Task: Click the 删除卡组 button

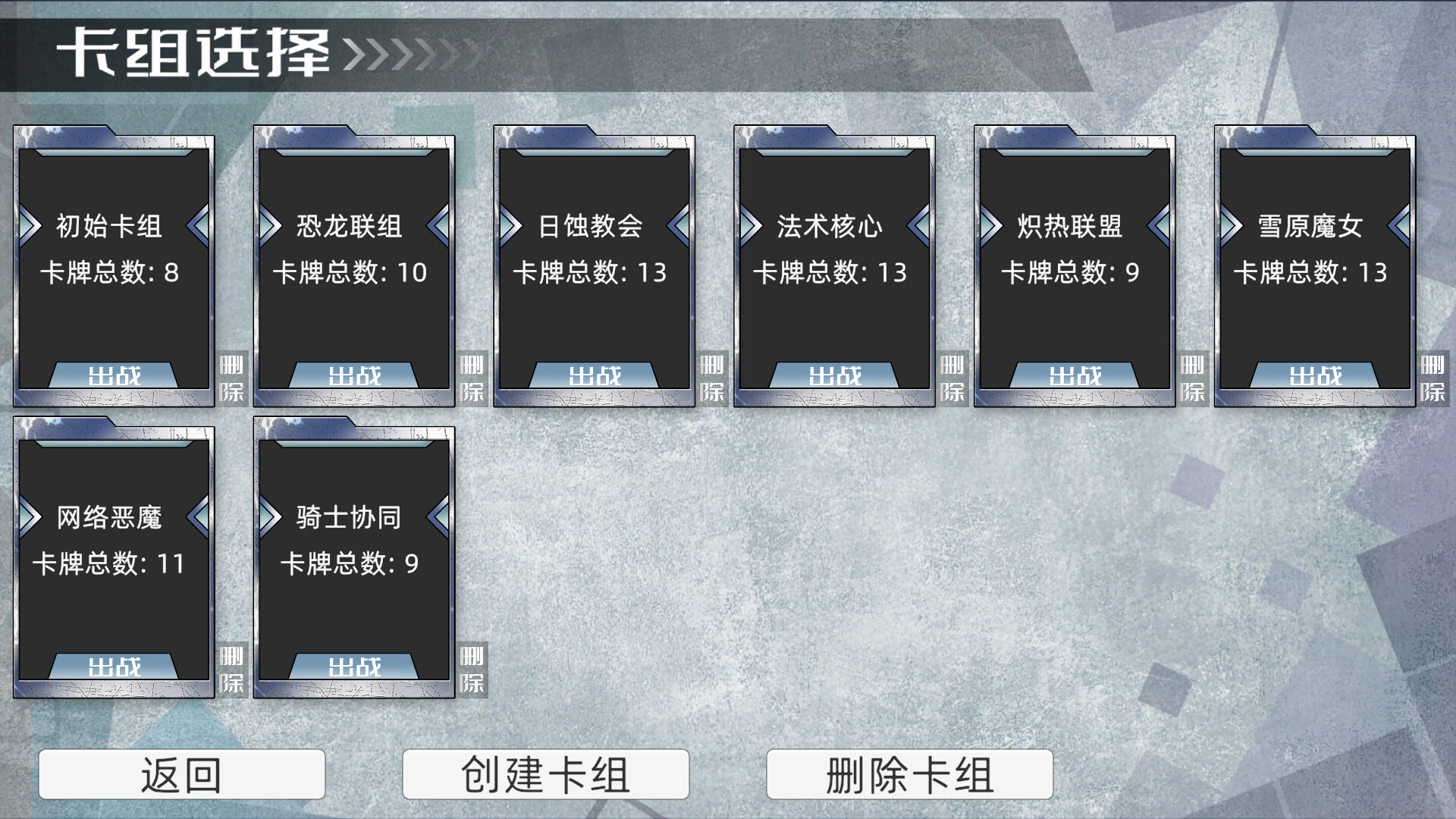Action: click(910, 775)
